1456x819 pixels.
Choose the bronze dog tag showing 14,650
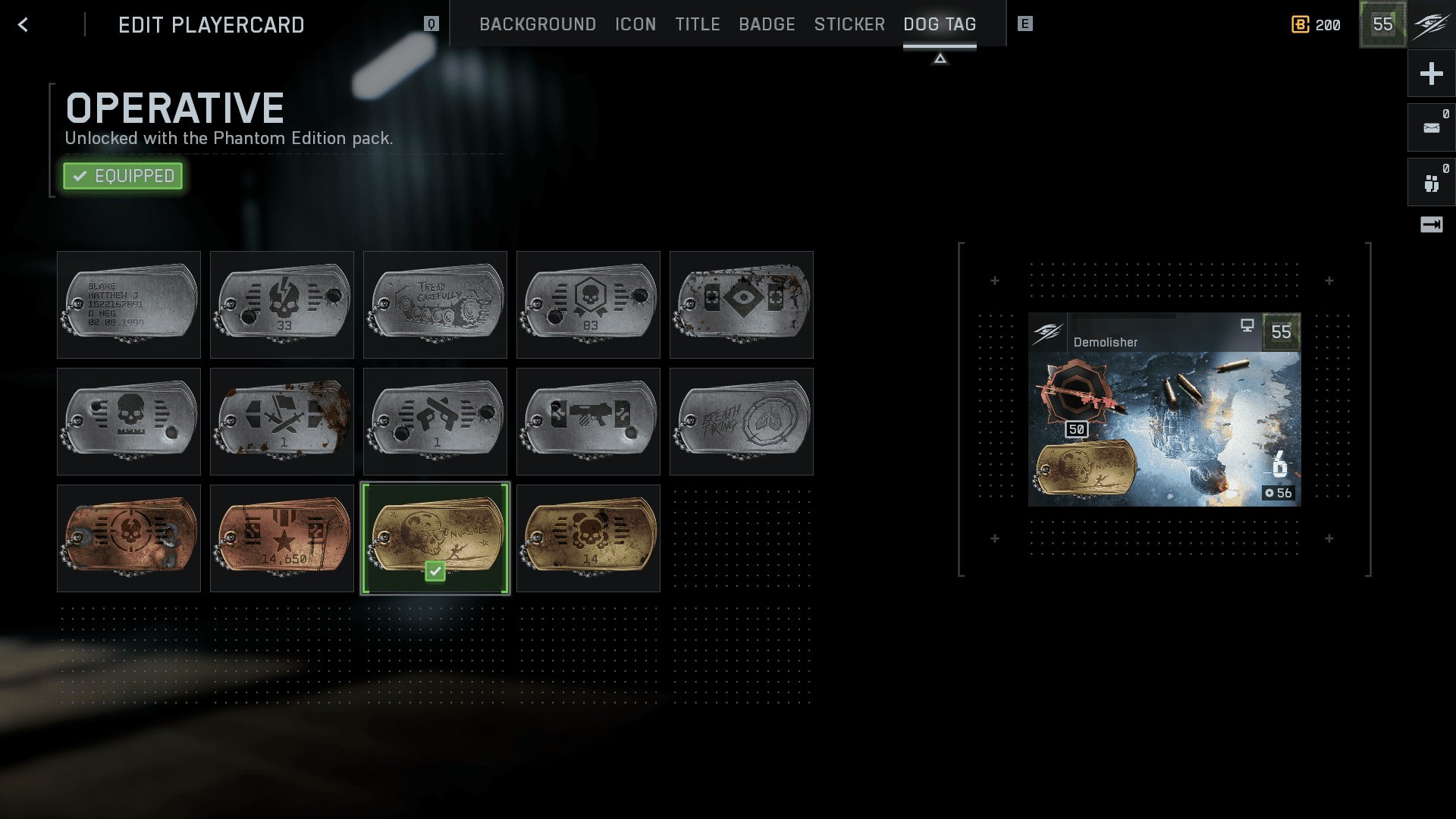point(282,538)
